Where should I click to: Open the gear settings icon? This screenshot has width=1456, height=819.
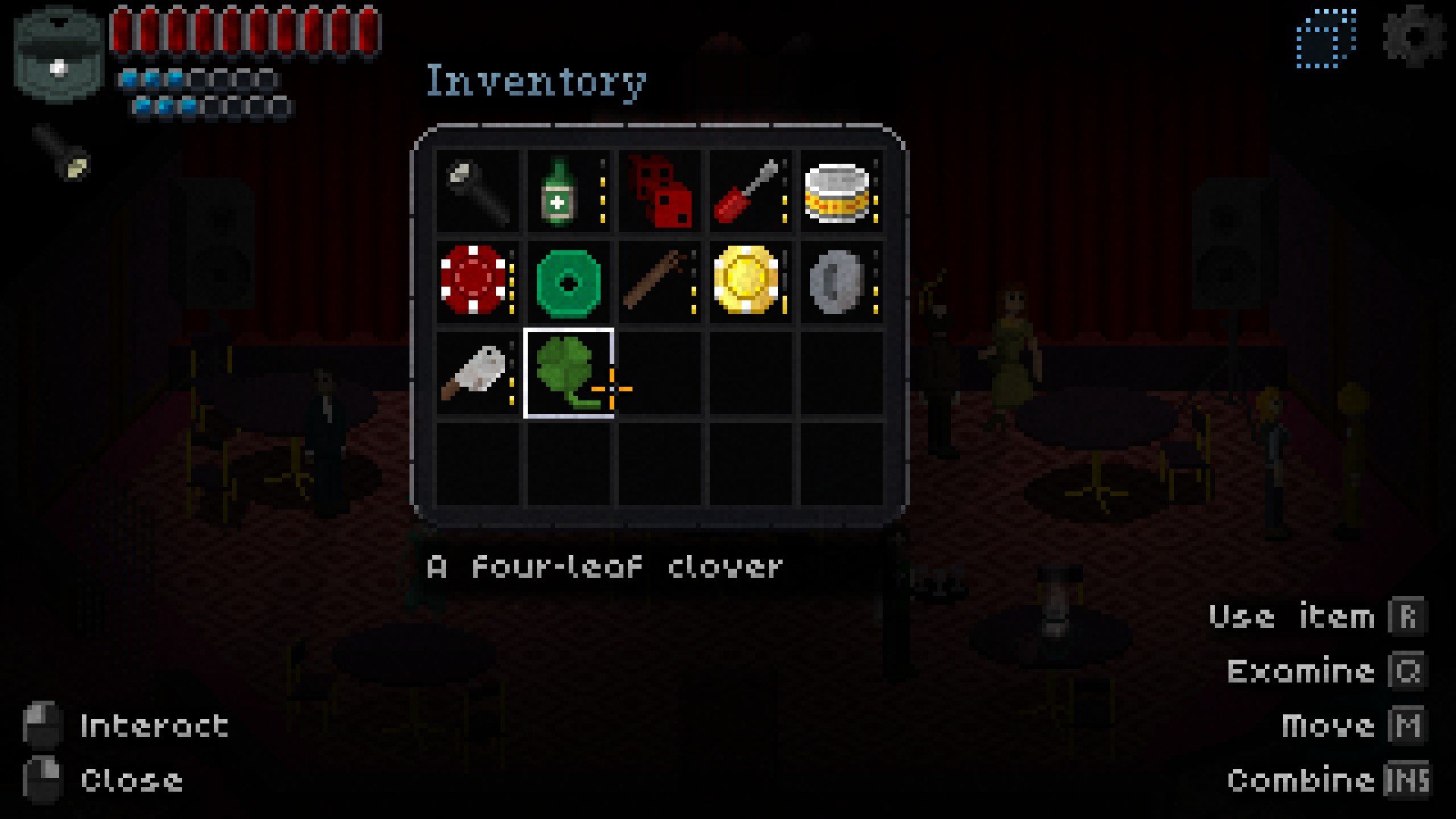(x=1414, y=36)
